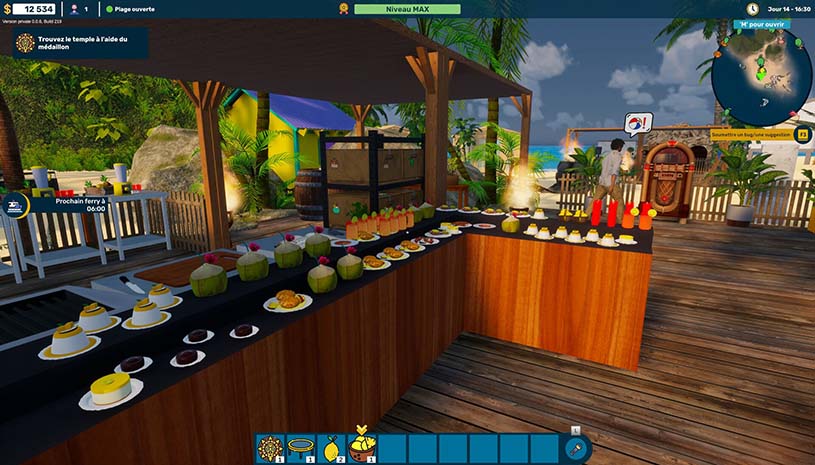Toggle the flashlight button
Image resolution: width=815 pixels, height=465 pixels.
pos(577,450)
